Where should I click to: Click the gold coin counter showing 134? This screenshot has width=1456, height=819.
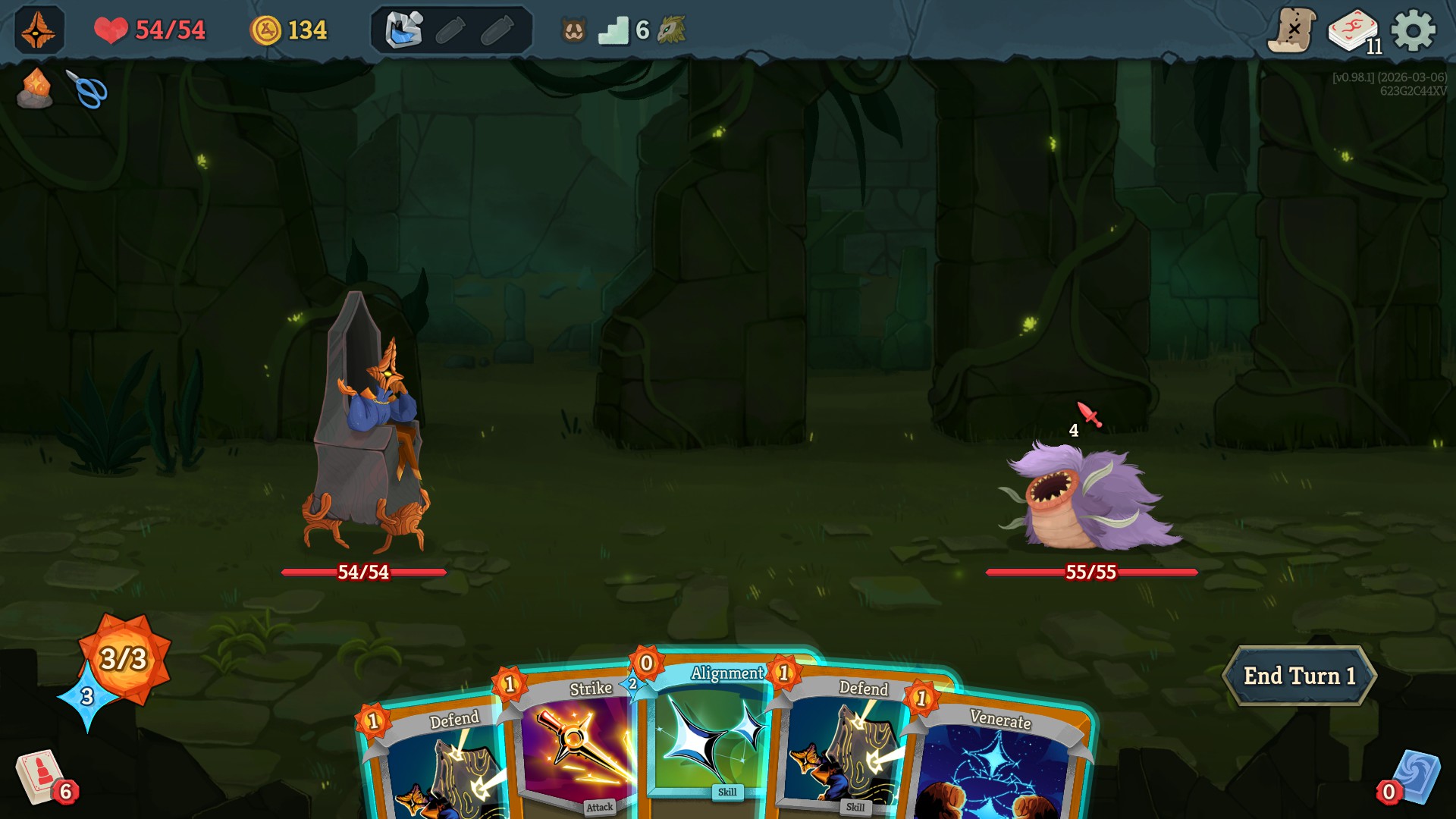[290, 30]
